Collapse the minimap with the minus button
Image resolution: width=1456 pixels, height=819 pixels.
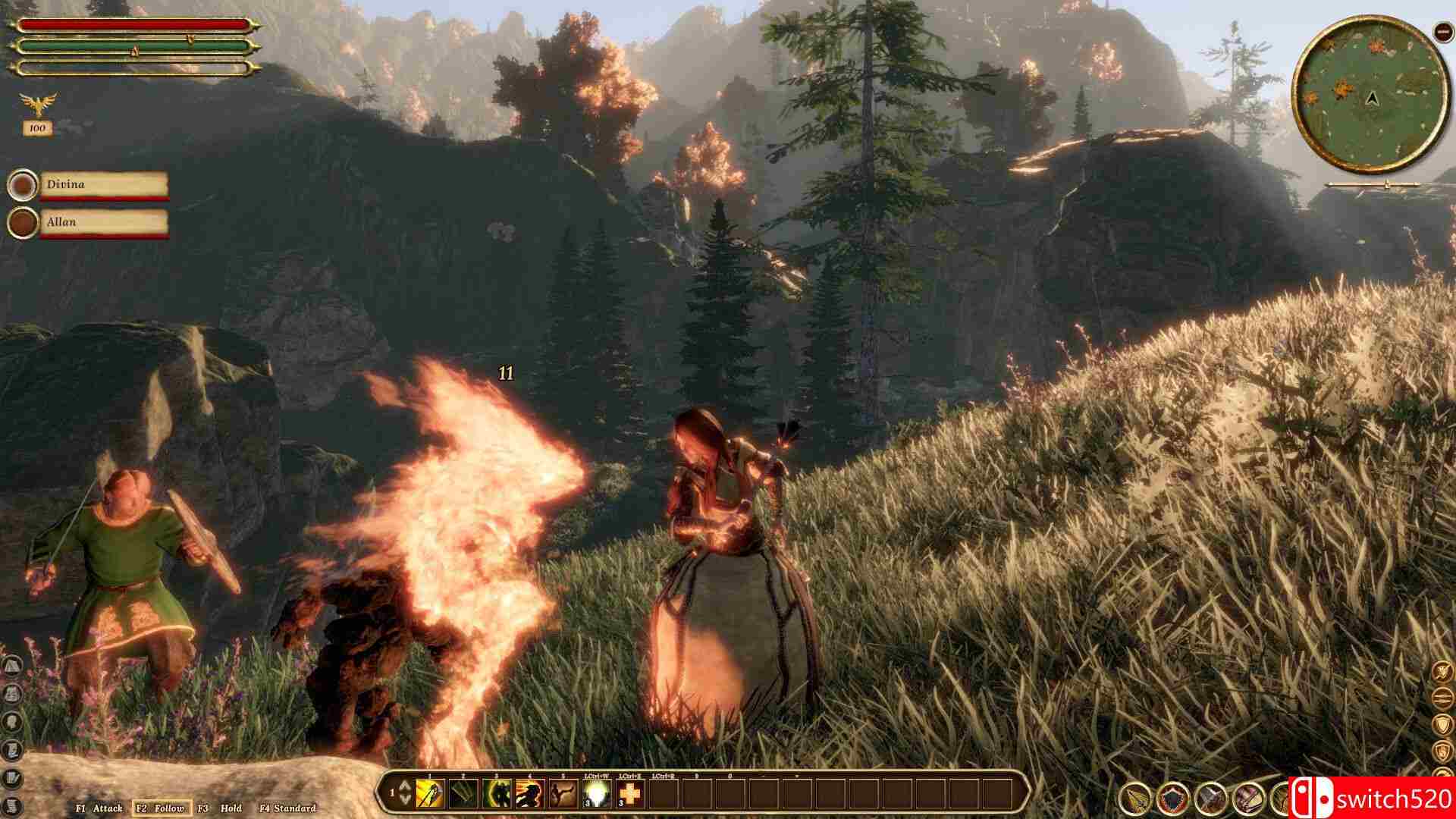[1442, 31]
